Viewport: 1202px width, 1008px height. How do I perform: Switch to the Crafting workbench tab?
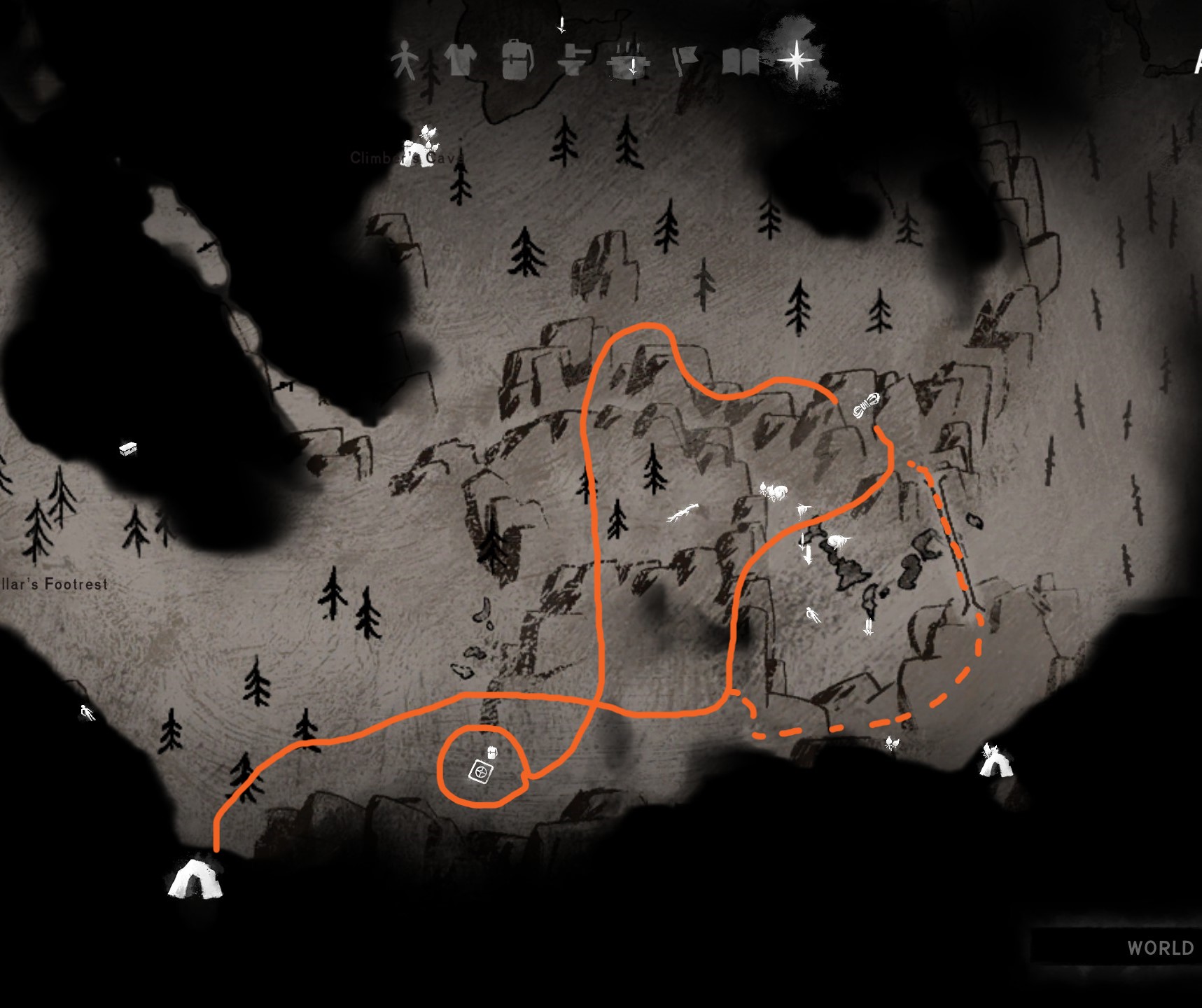coord(573,60)
